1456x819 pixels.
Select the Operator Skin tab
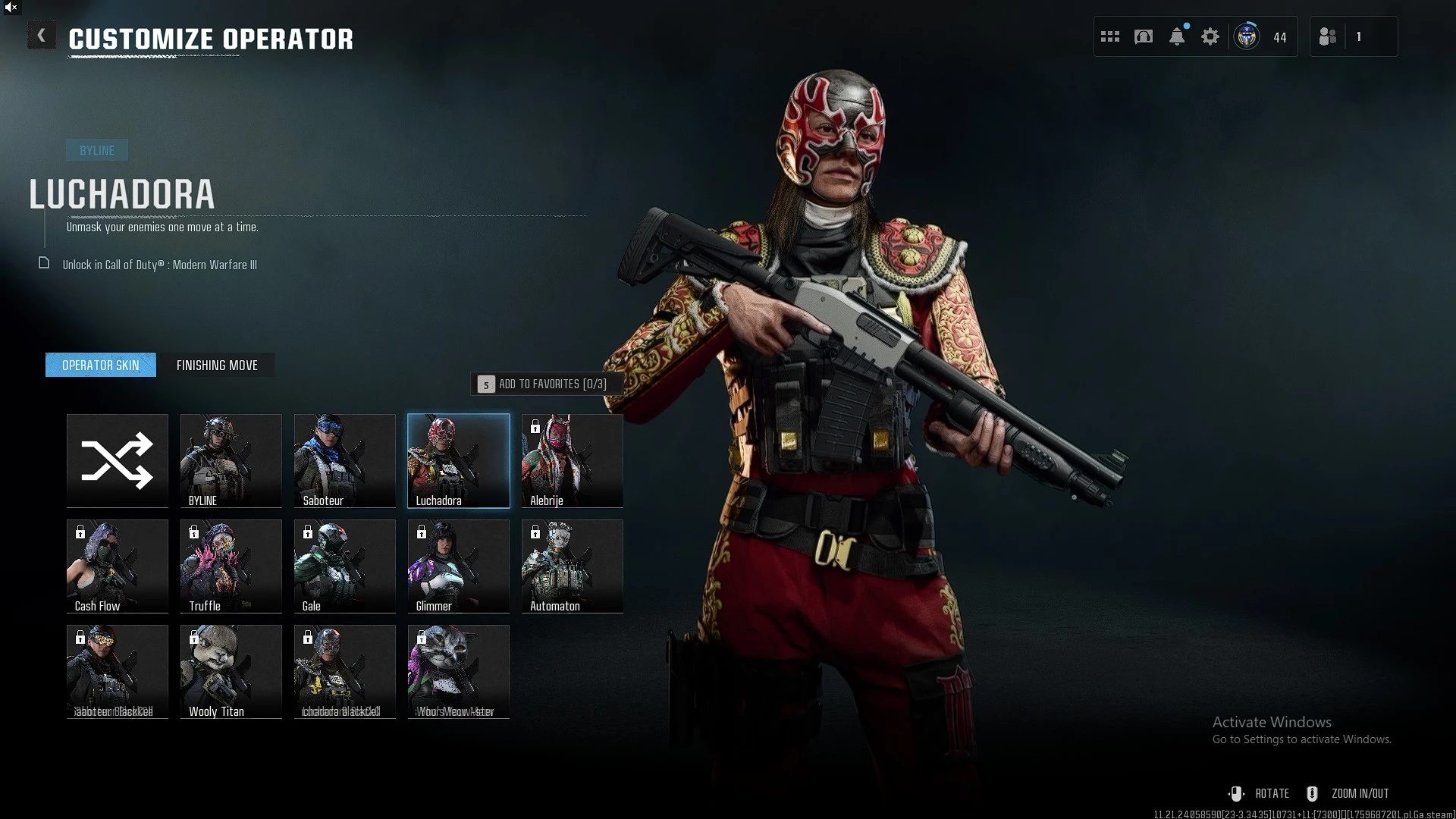pyautogui.click(x=101, y=366)
